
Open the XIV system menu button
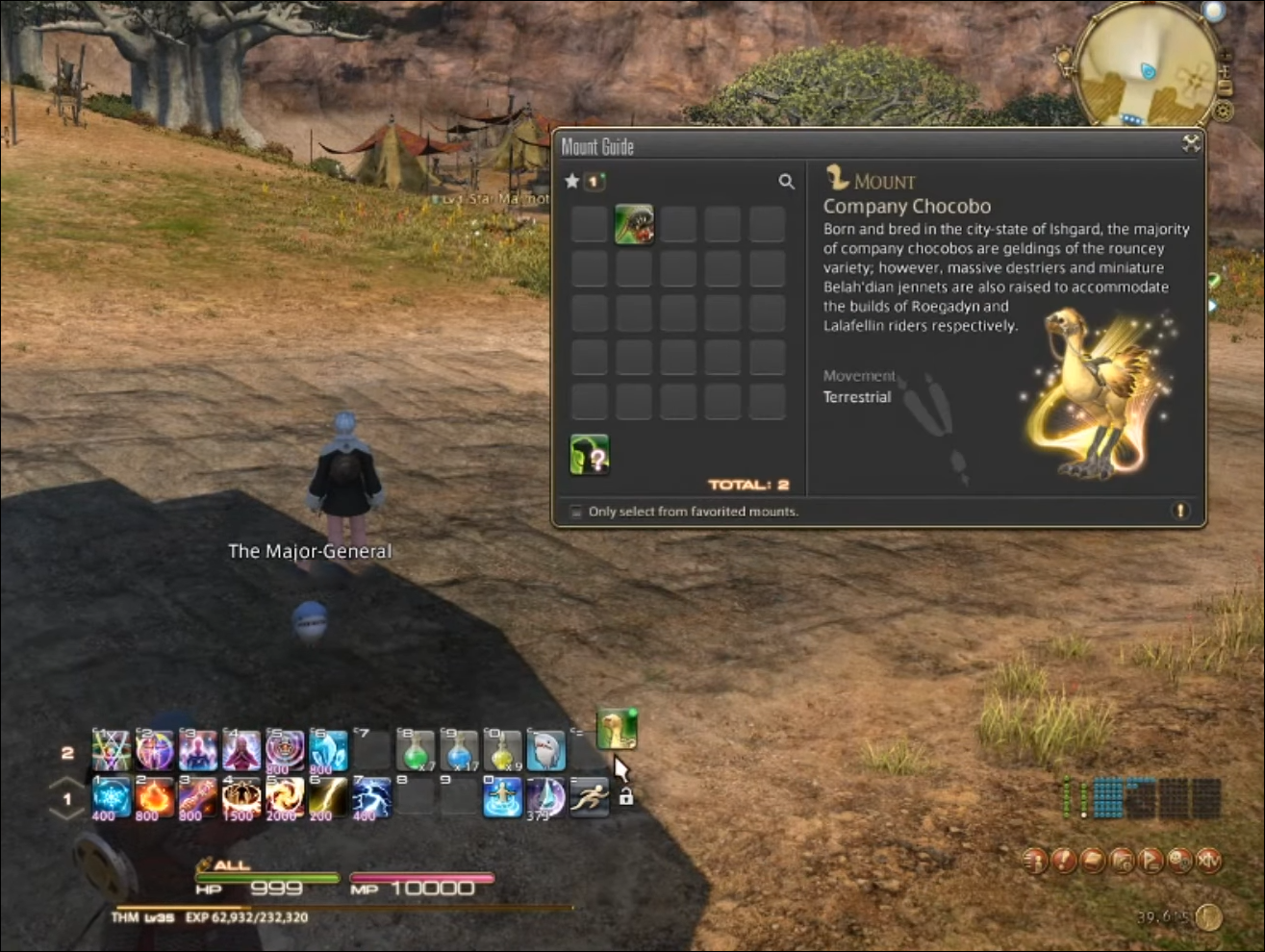pyautogui.click(x=1209, y=860)
